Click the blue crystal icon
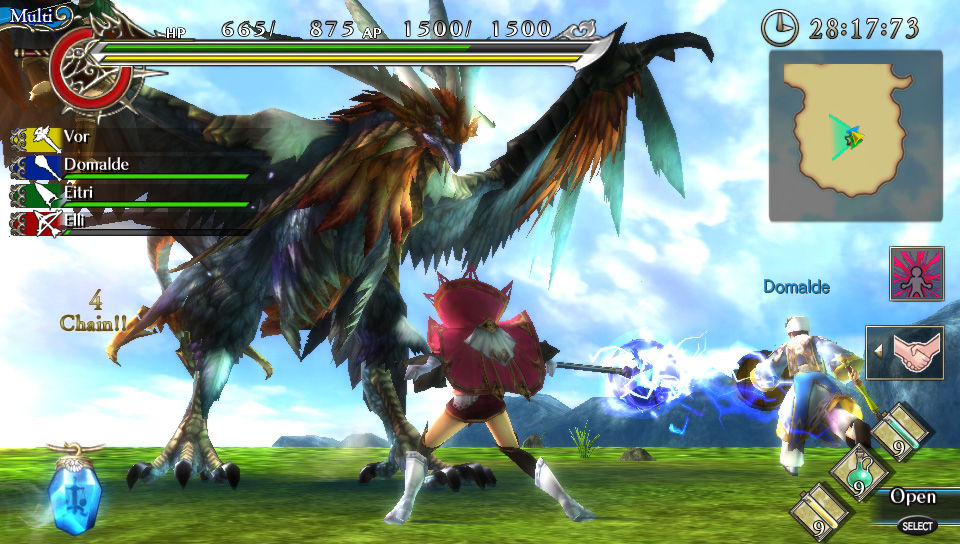 pos(73,491)
